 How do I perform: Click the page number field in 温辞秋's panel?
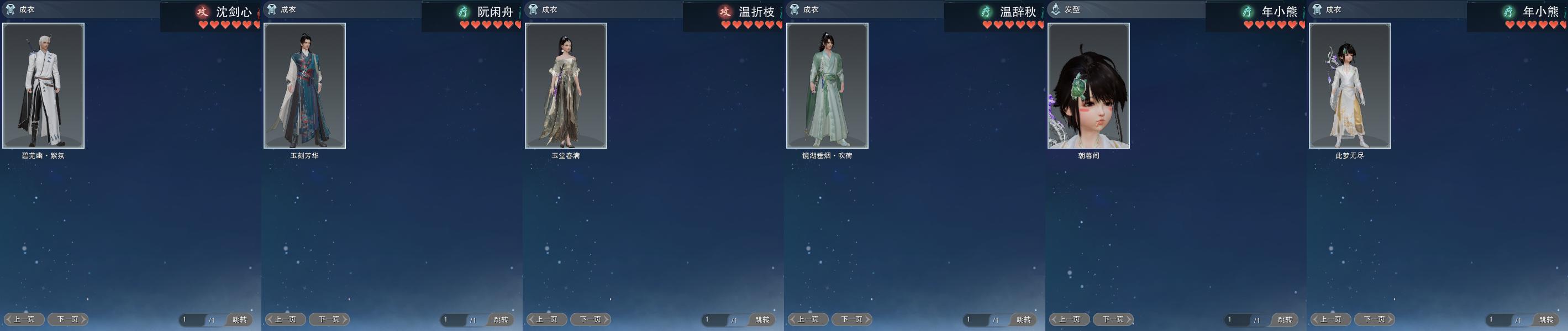click(x=976, y=319)
